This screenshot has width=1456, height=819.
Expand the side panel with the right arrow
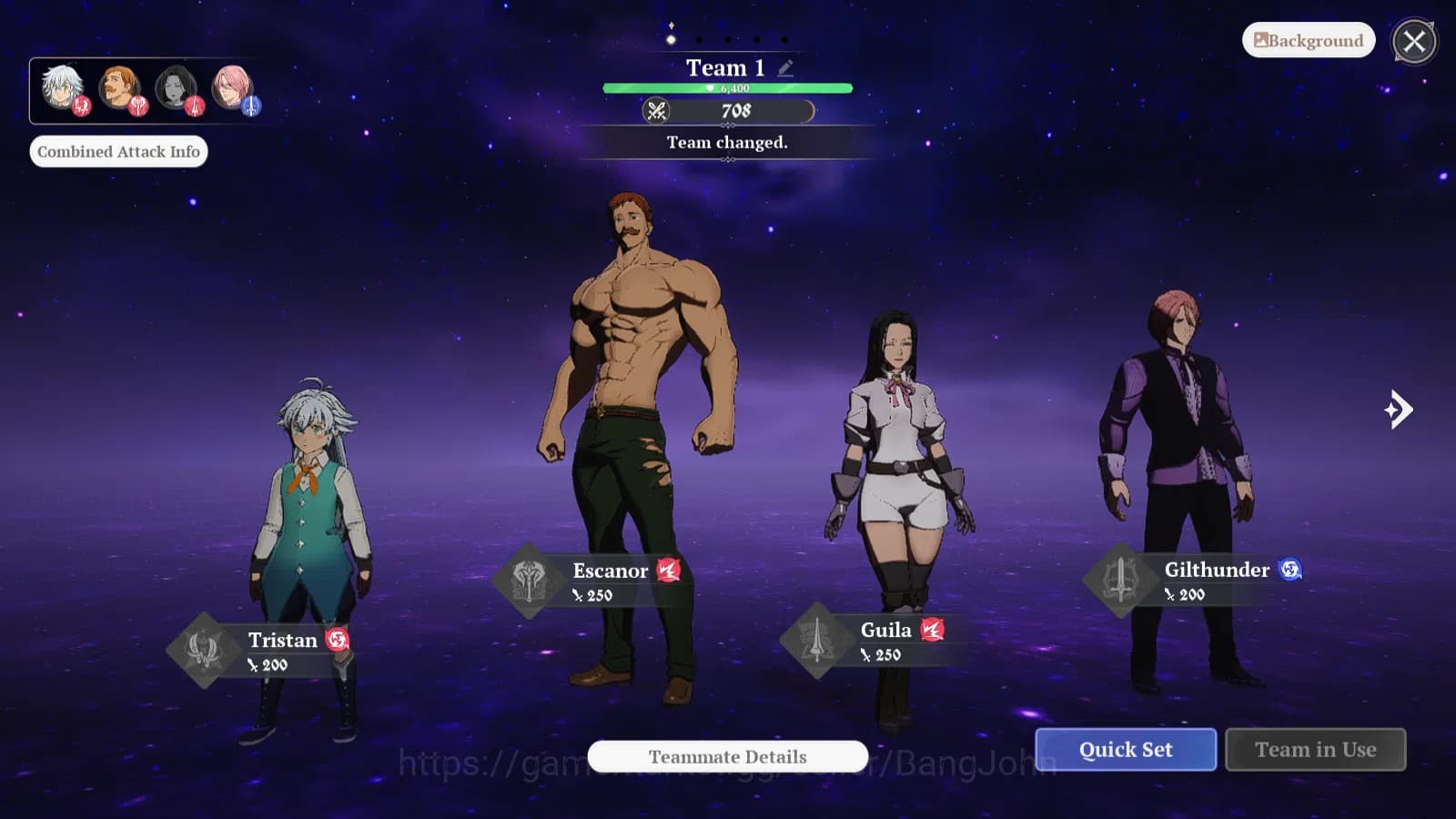(x=1399, y=411)
